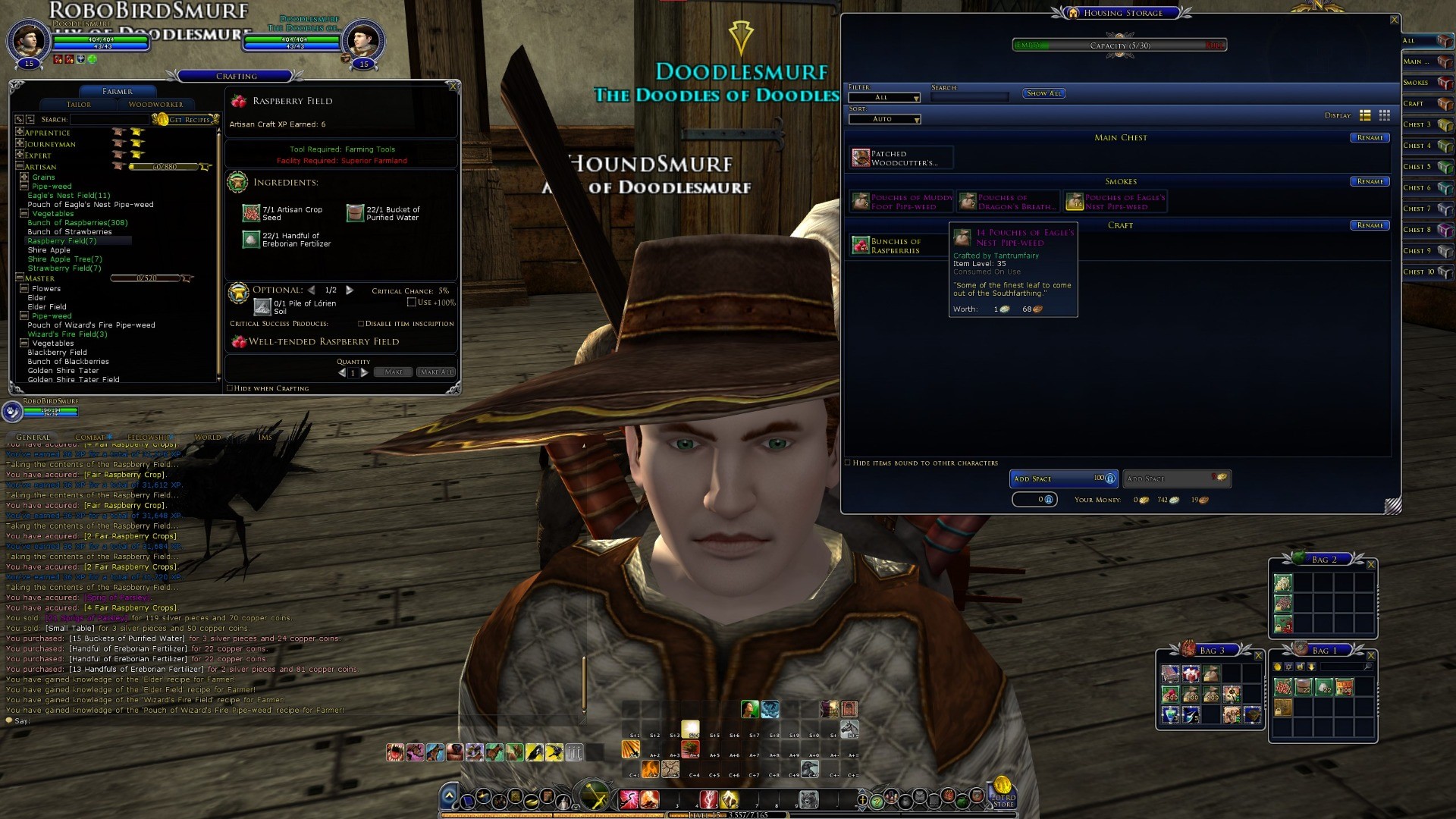
Task: Enable Hide When Crafting
Action: pos(230,388)
